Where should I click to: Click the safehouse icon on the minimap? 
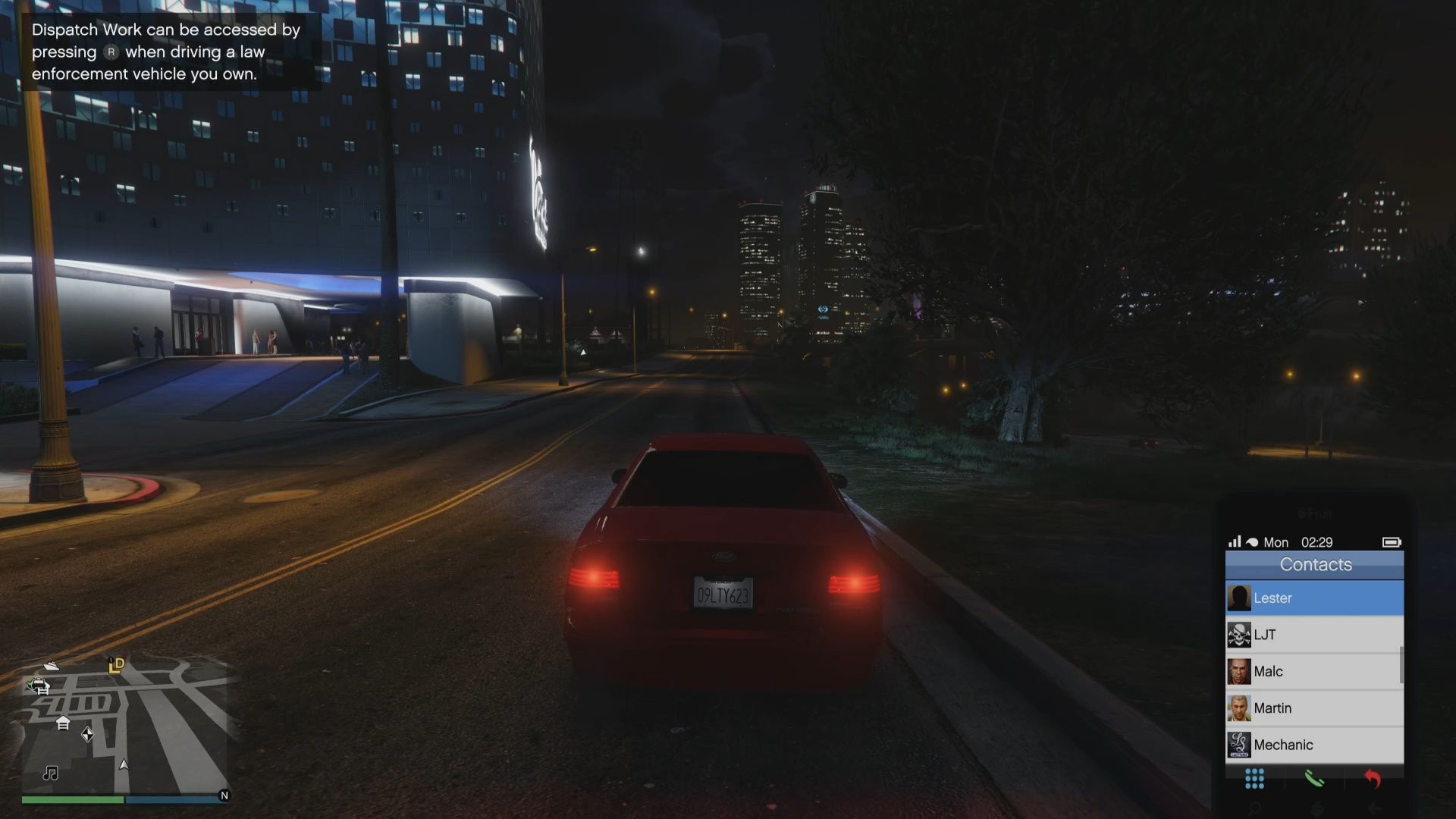coord(62,723)
